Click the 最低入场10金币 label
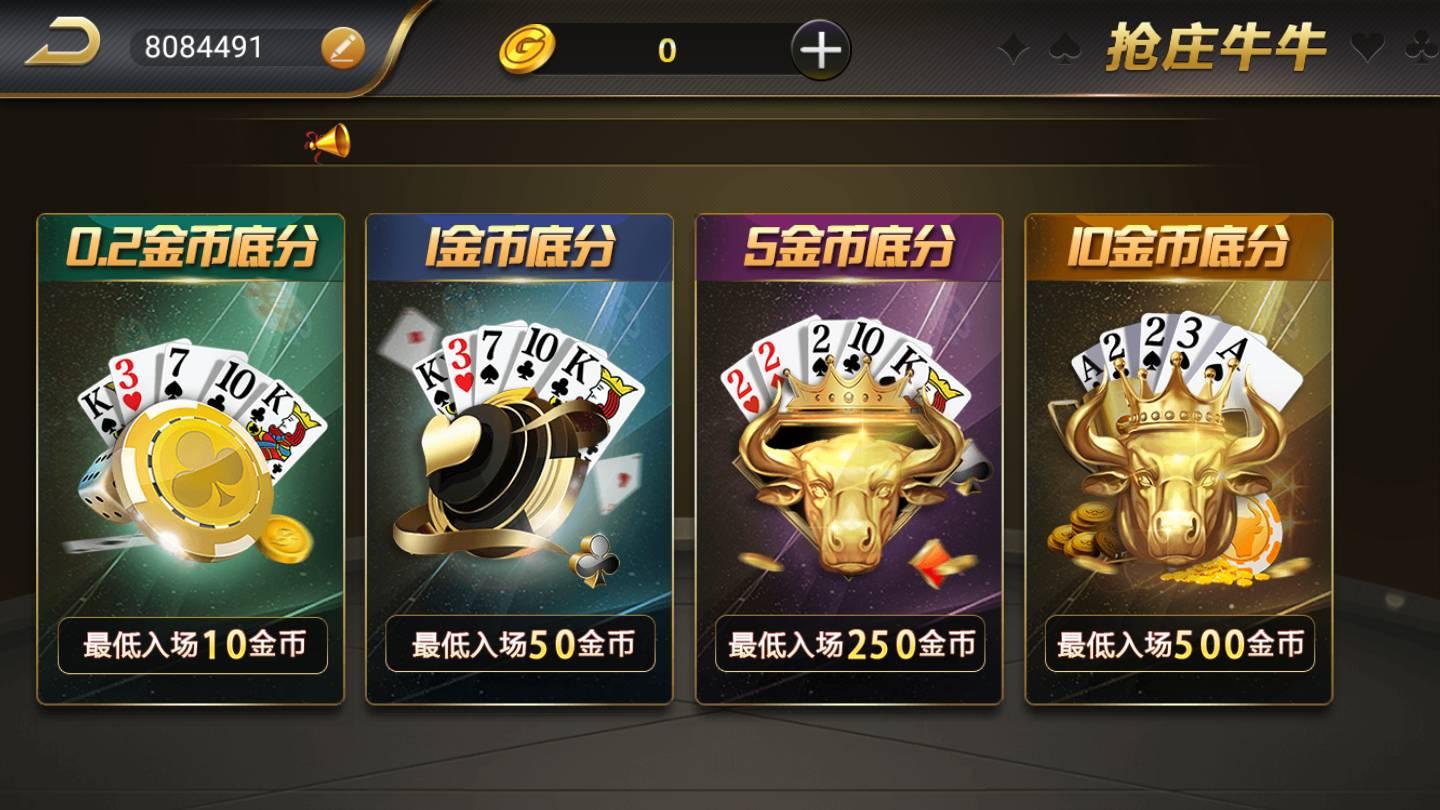Image resolution: width=1440 pixels, height=810 pixels. point(192,646)
